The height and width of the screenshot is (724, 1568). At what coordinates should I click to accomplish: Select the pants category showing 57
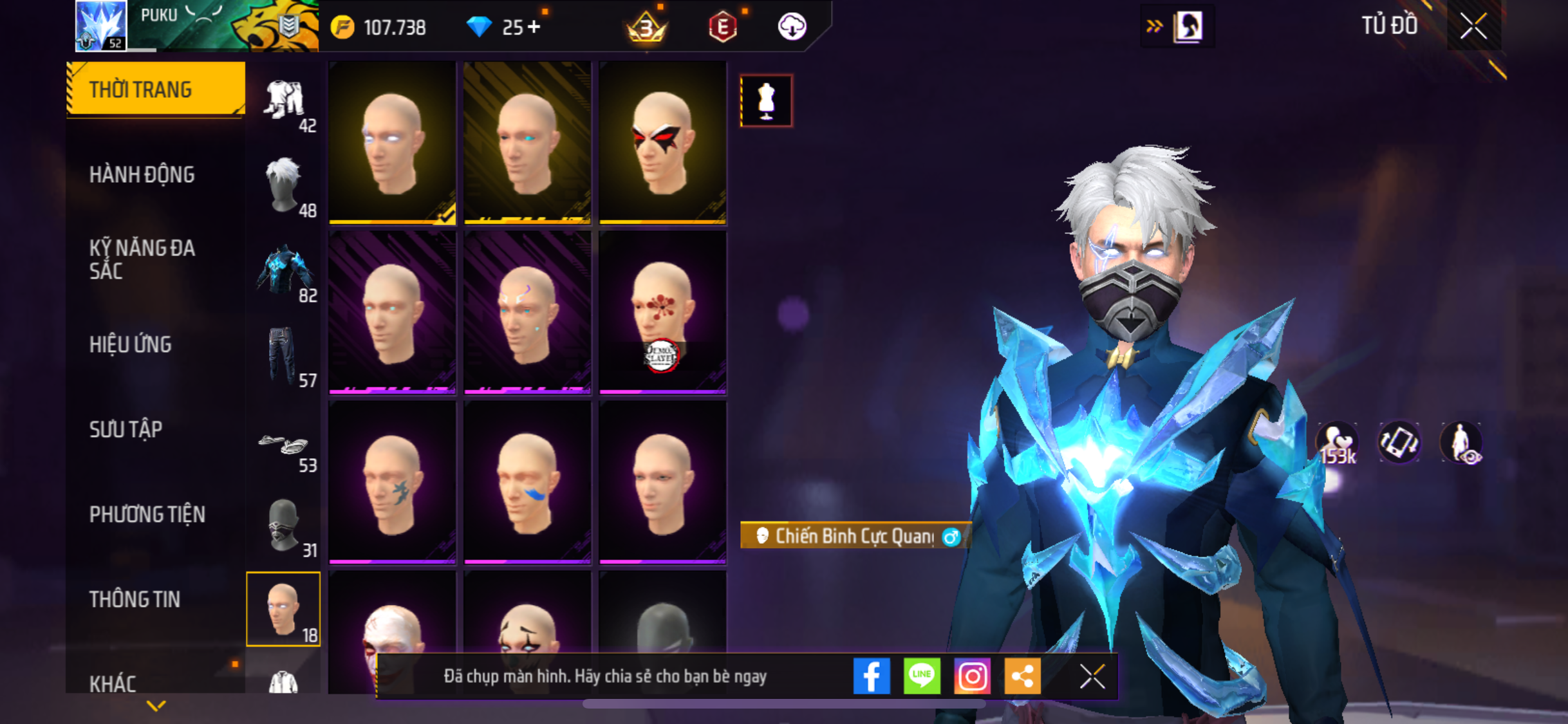coord(284,357)
